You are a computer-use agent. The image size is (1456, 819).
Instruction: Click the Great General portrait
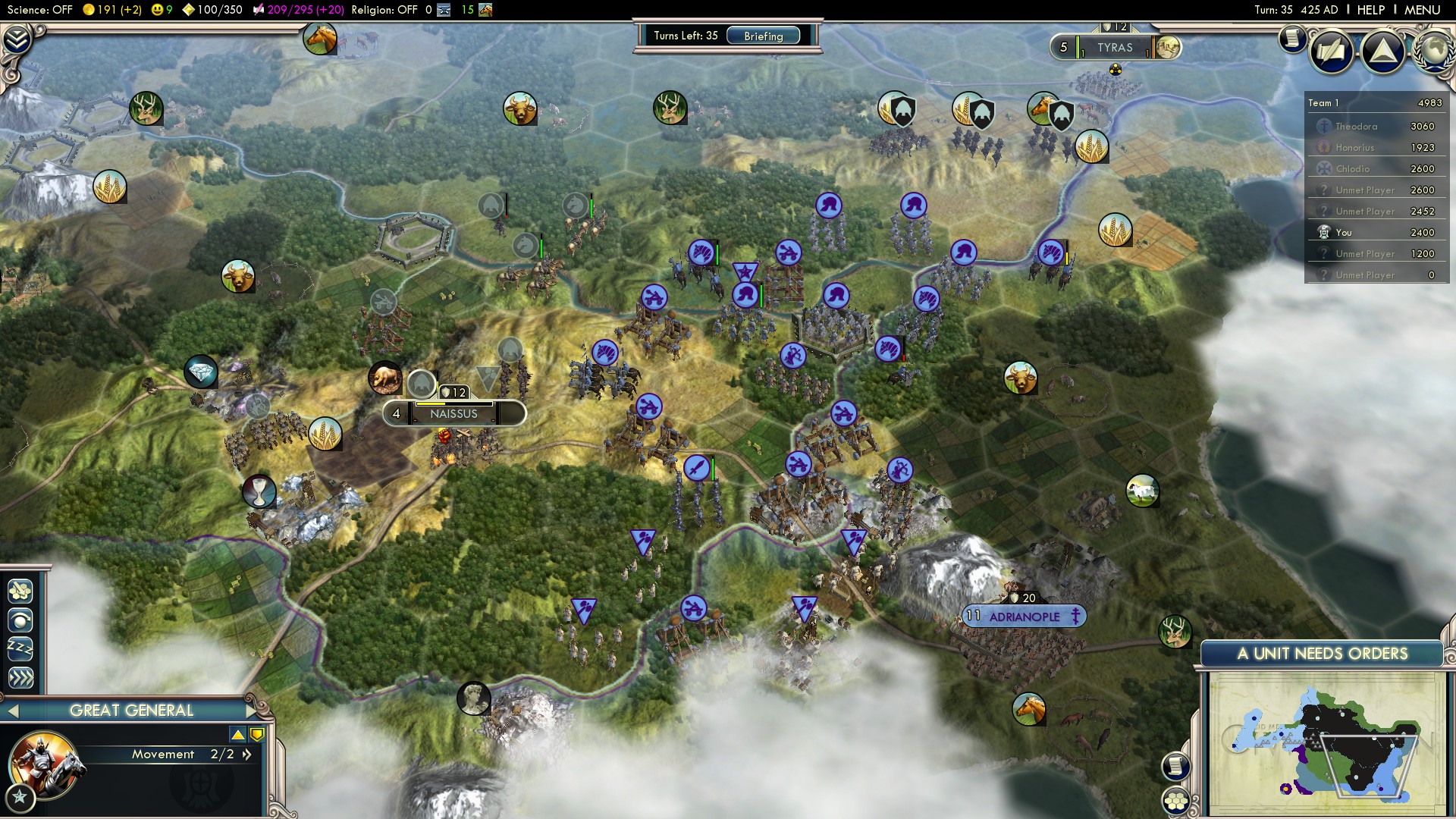click(43, 764)
